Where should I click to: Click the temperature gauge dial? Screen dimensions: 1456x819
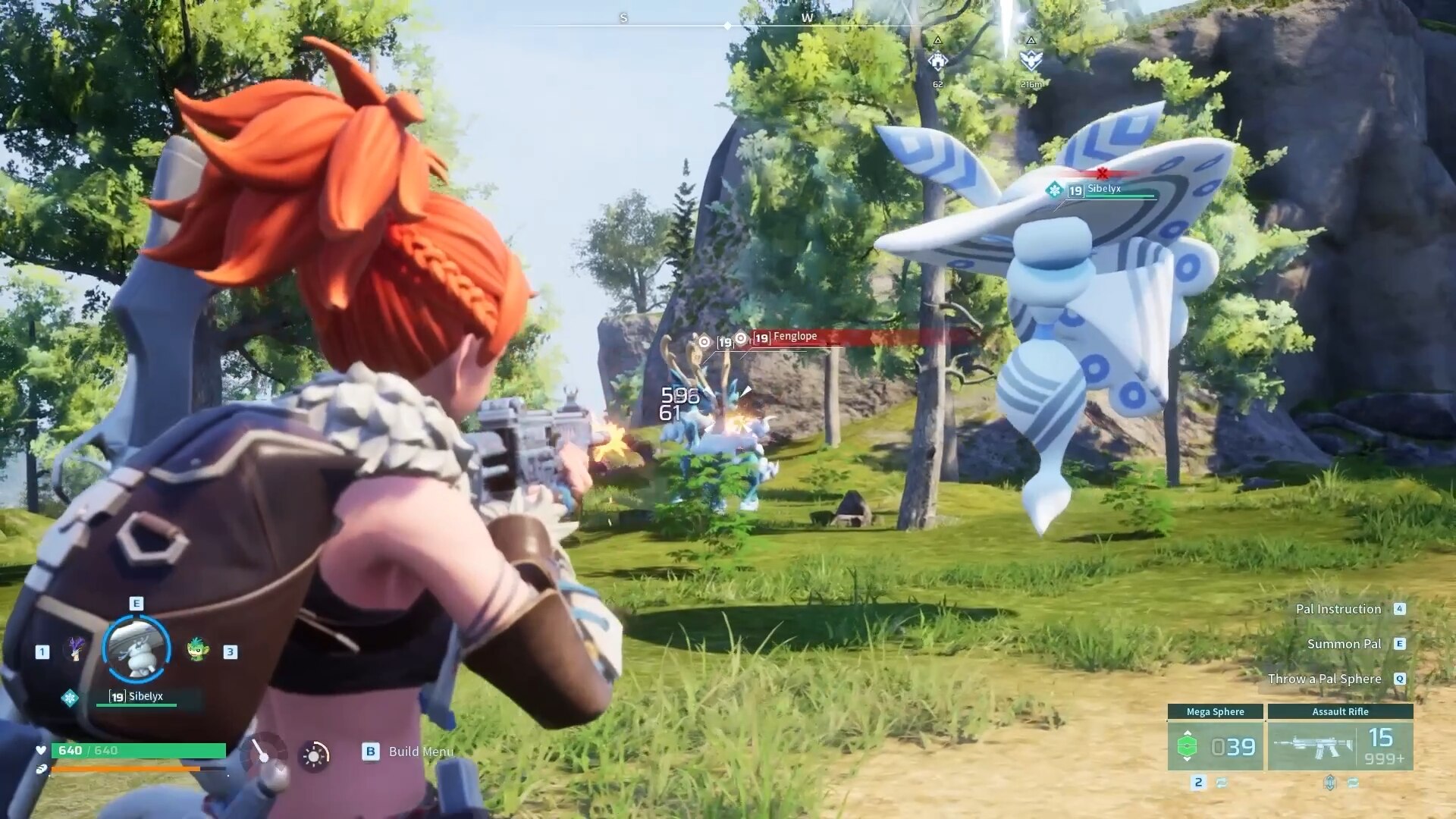click(x=262, y=752)
